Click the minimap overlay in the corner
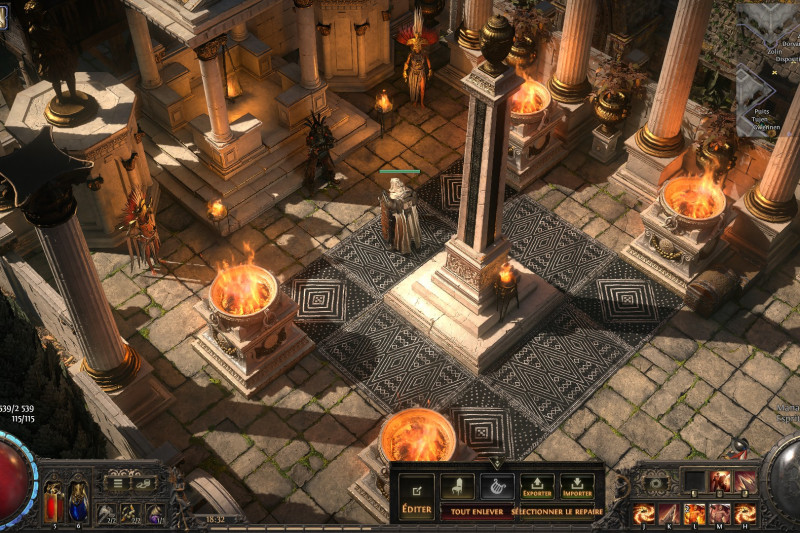 tap(767, 60)
